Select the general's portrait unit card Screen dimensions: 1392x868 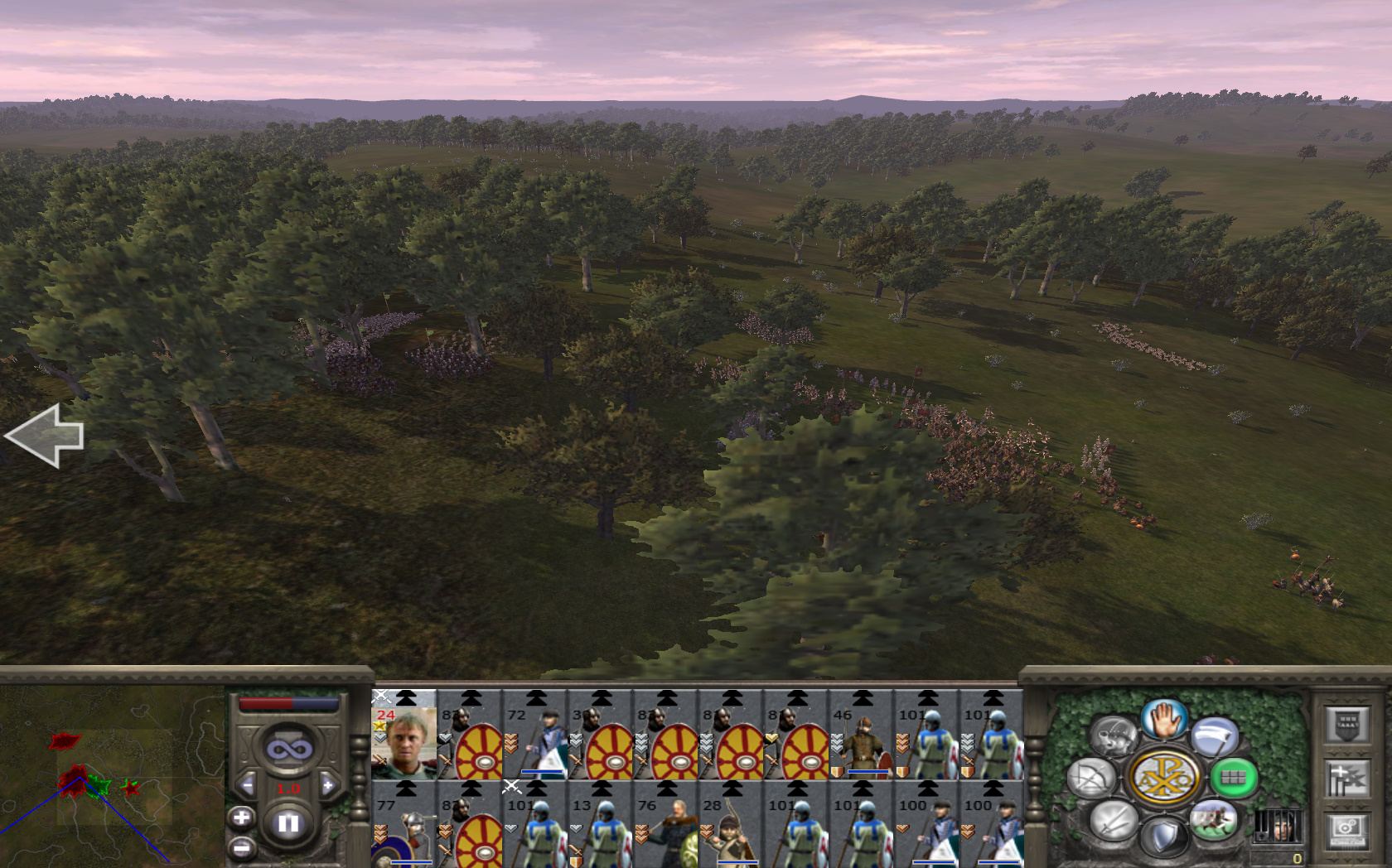pyautogui.click(x=404, y=735)
